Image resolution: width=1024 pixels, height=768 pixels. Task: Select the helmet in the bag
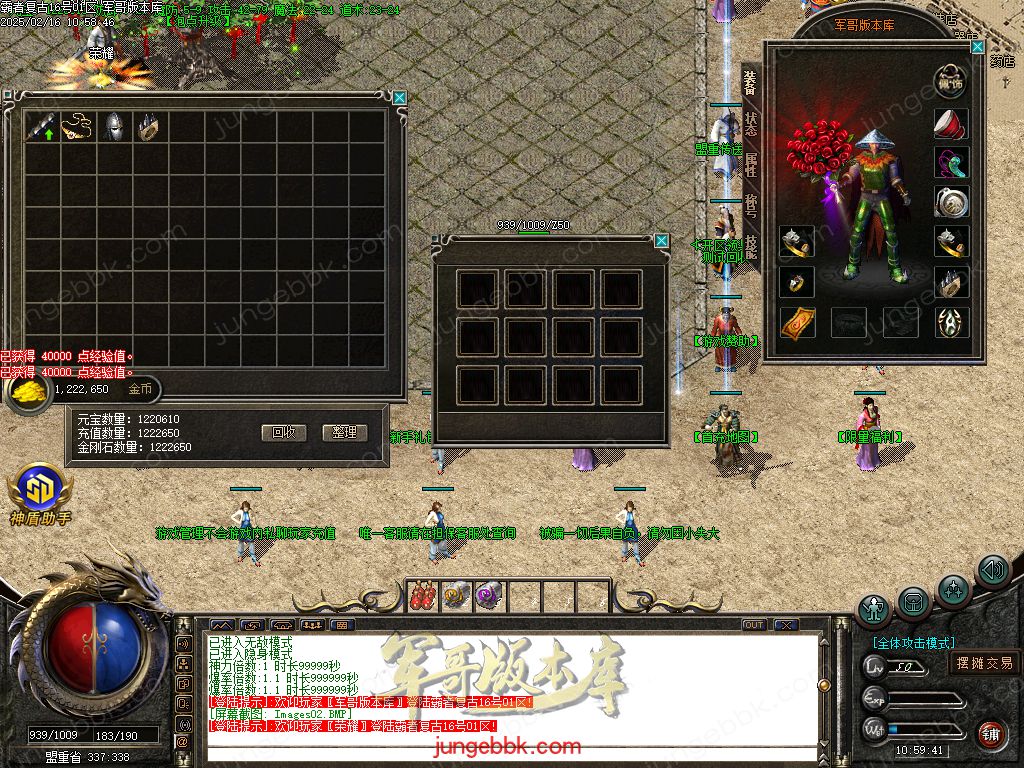pyautogui.click(x=116, y=127)
